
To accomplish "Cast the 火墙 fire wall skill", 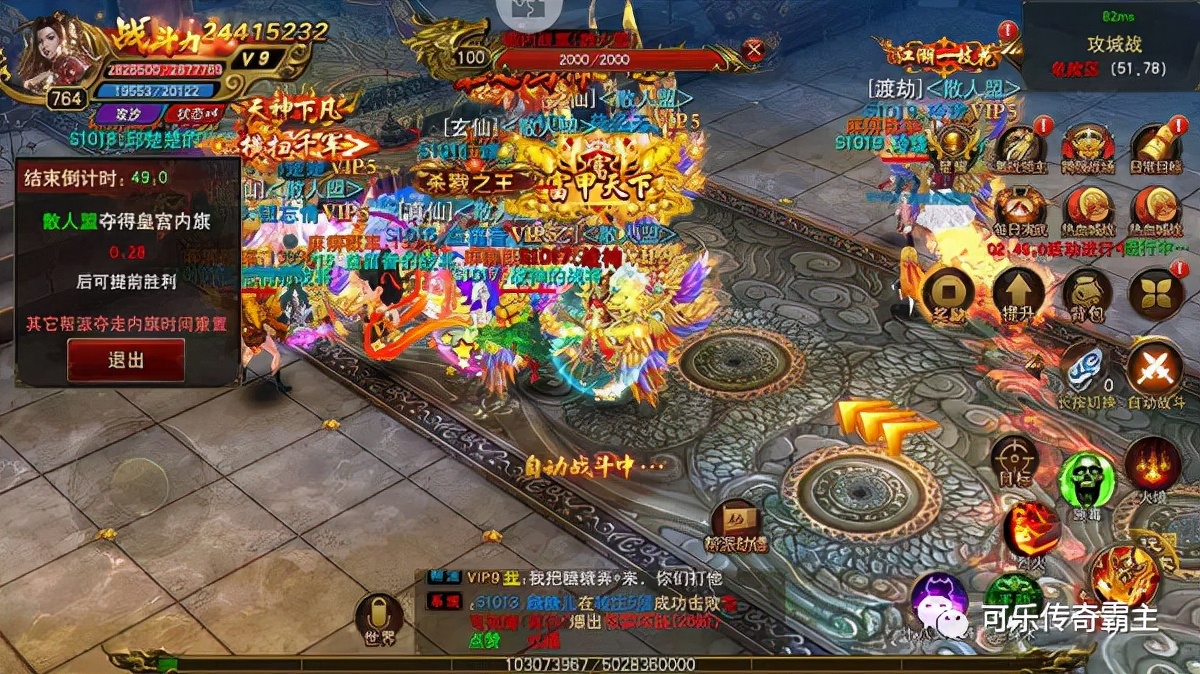I will pos(1153,466).
